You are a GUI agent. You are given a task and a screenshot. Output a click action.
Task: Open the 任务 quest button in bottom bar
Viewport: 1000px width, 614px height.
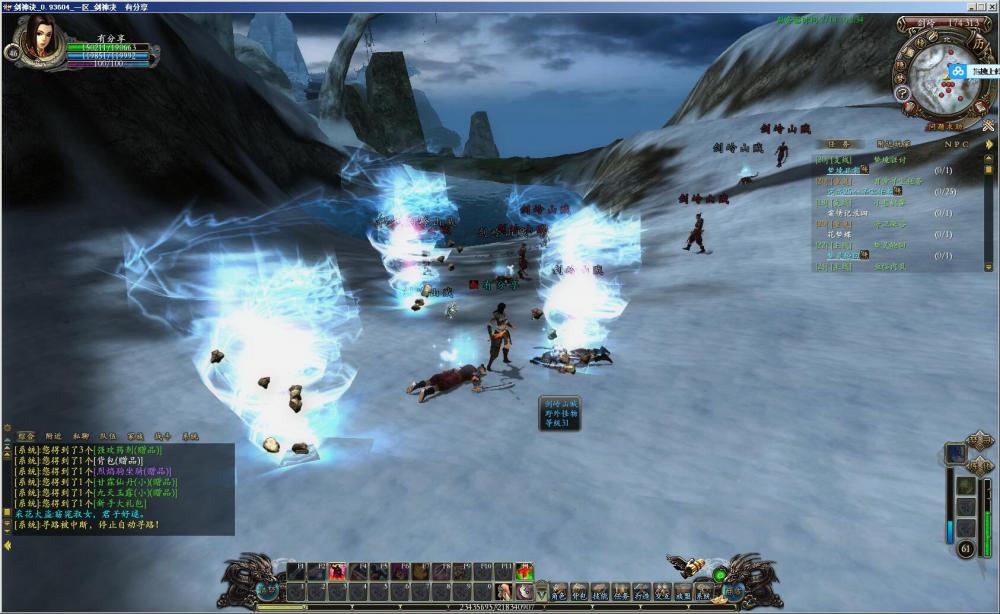click(621, 592)
